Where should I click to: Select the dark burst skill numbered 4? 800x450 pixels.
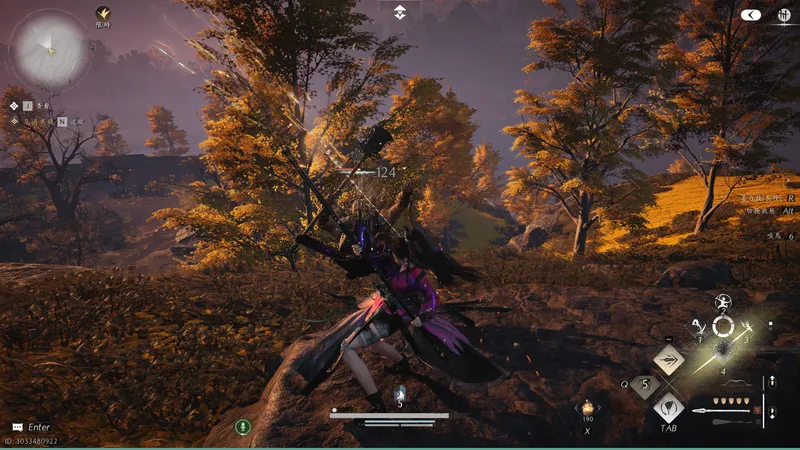pyautogui.click(x=723, y=353)
